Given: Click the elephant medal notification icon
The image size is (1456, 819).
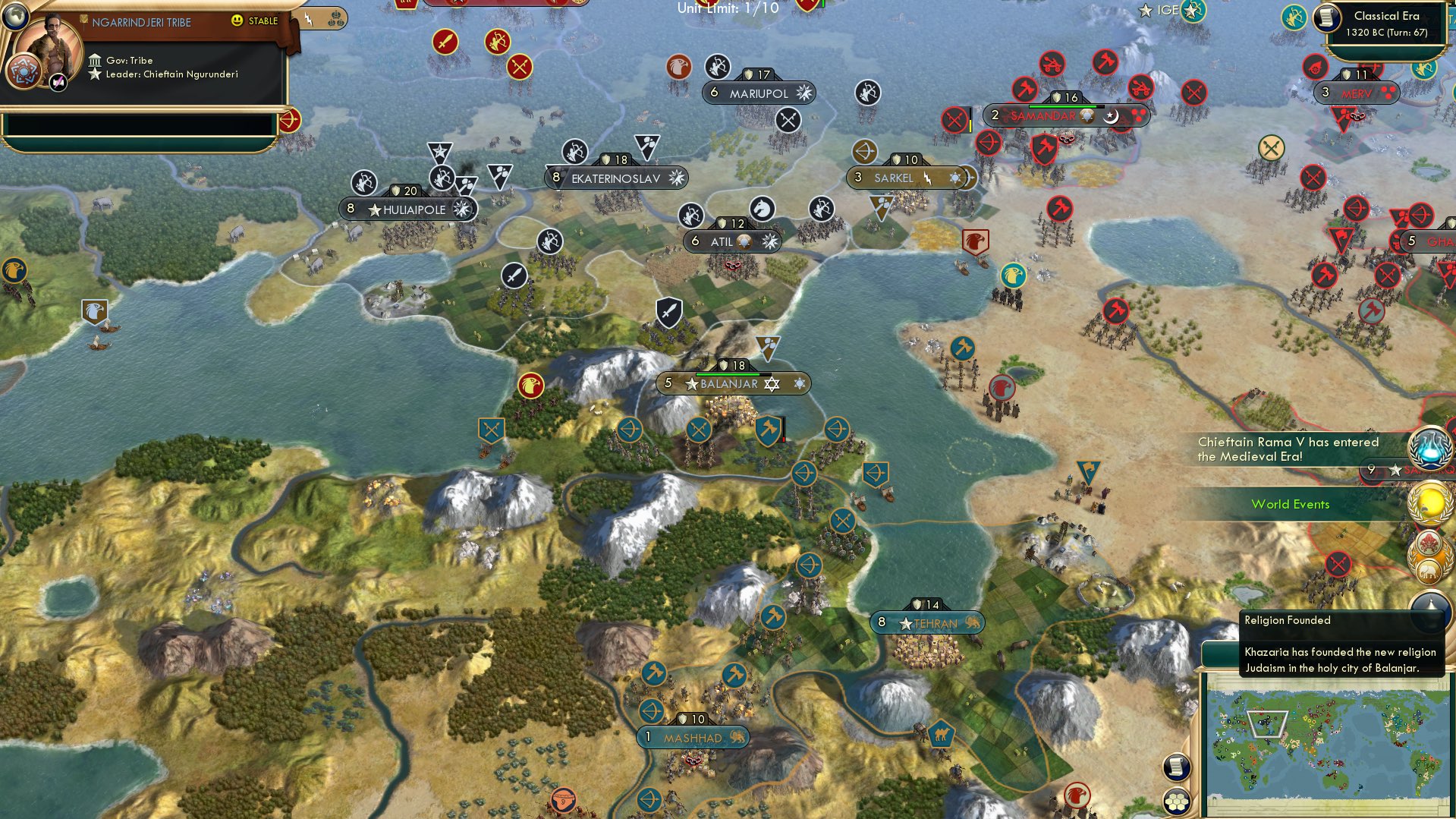Looking at the screenshot, I should [x=1428, y=570].
